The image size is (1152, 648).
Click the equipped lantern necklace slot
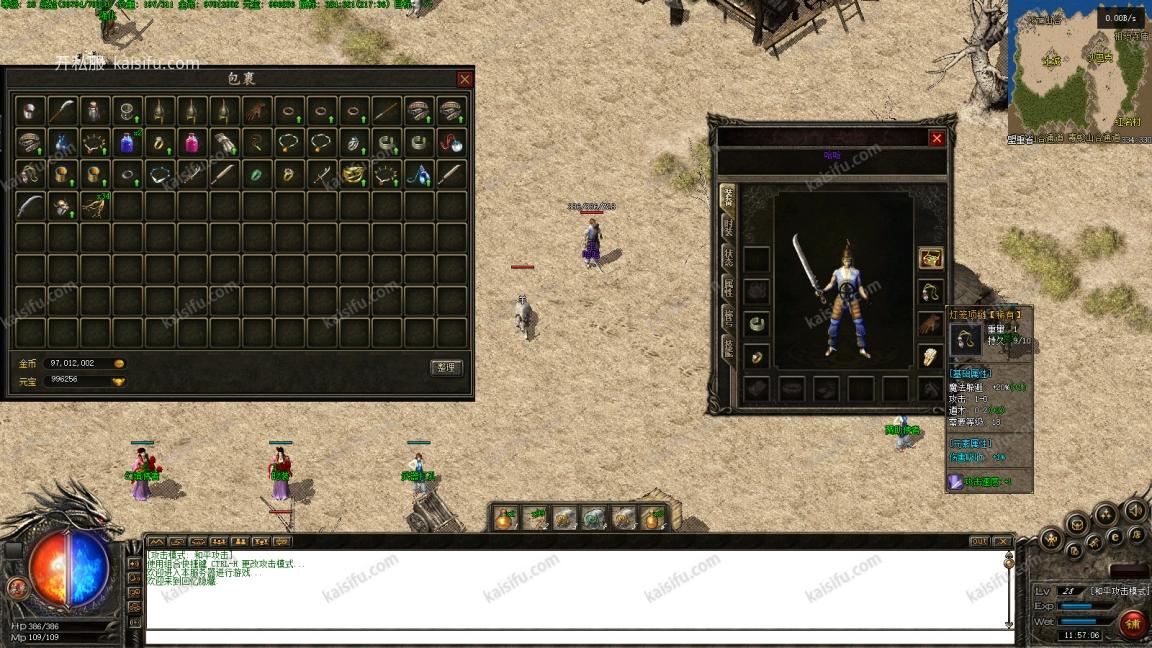(931, 292)
